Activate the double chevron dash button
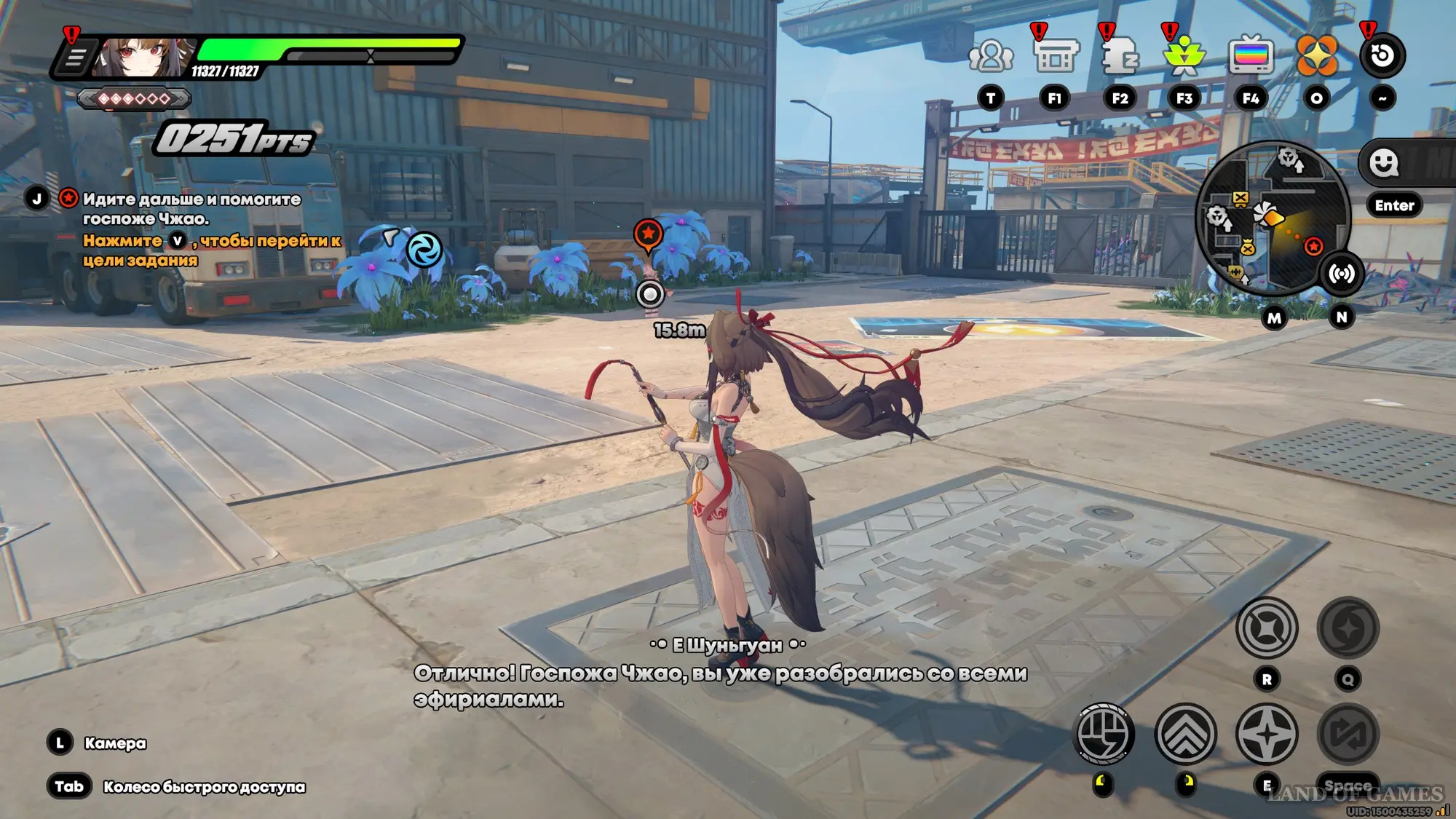 pos(1185,734)
